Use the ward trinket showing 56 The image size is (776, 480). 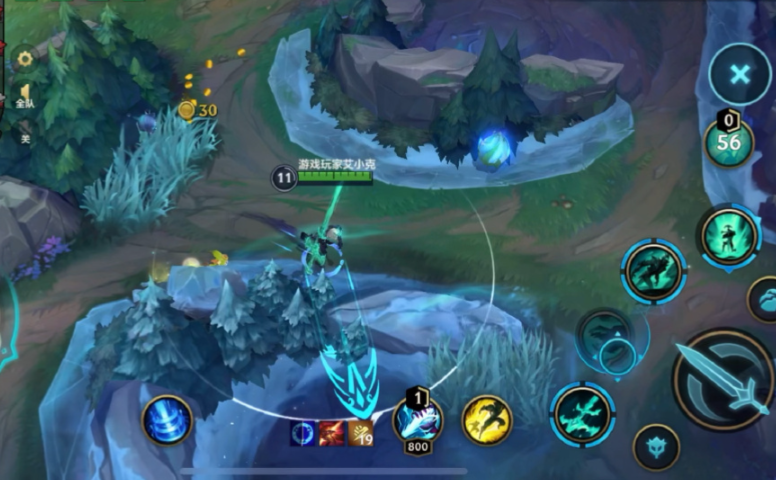click(729, 141)
